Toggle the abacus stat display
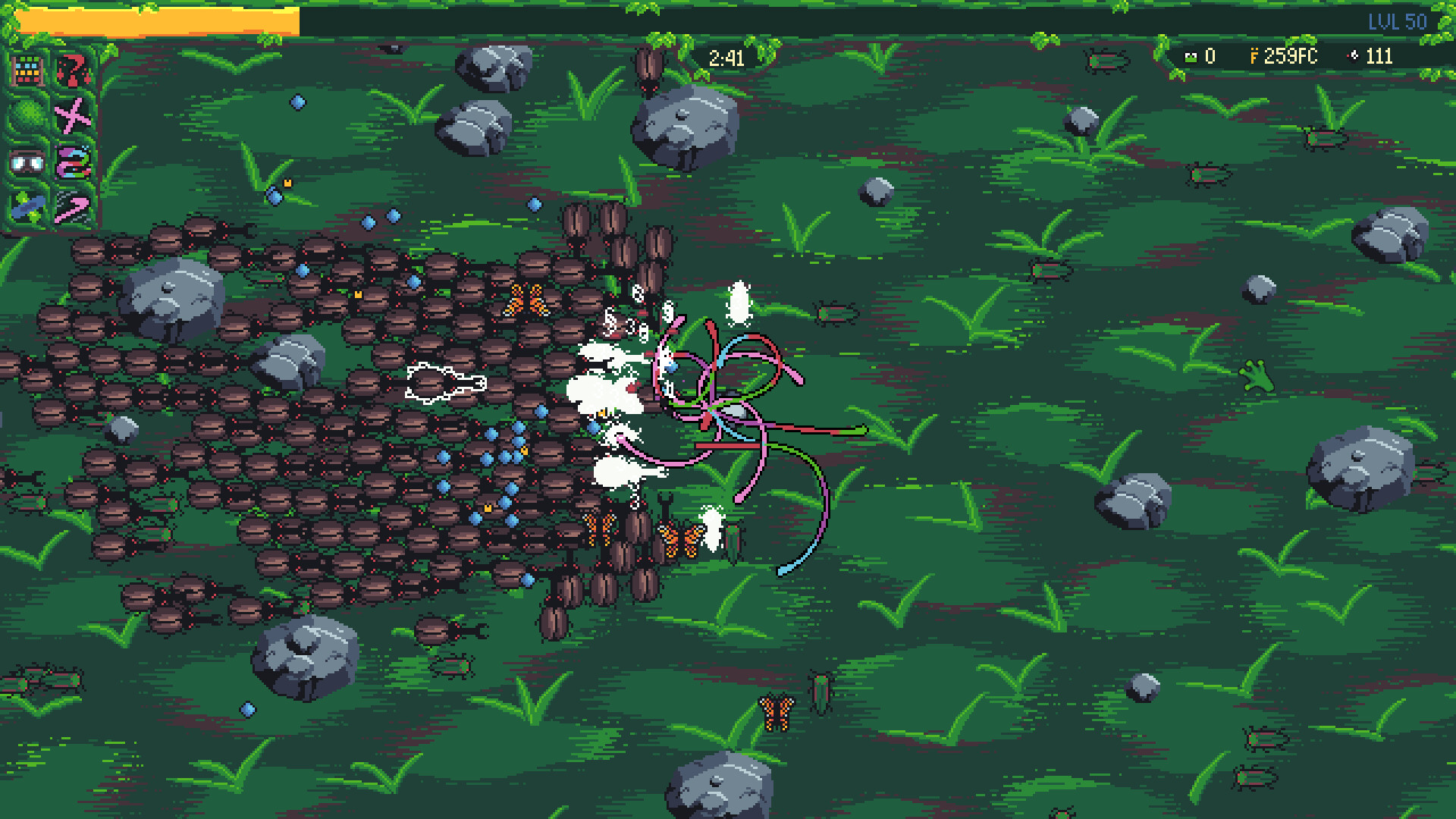This screenshot has width=1456, height=819. (27, 72)
